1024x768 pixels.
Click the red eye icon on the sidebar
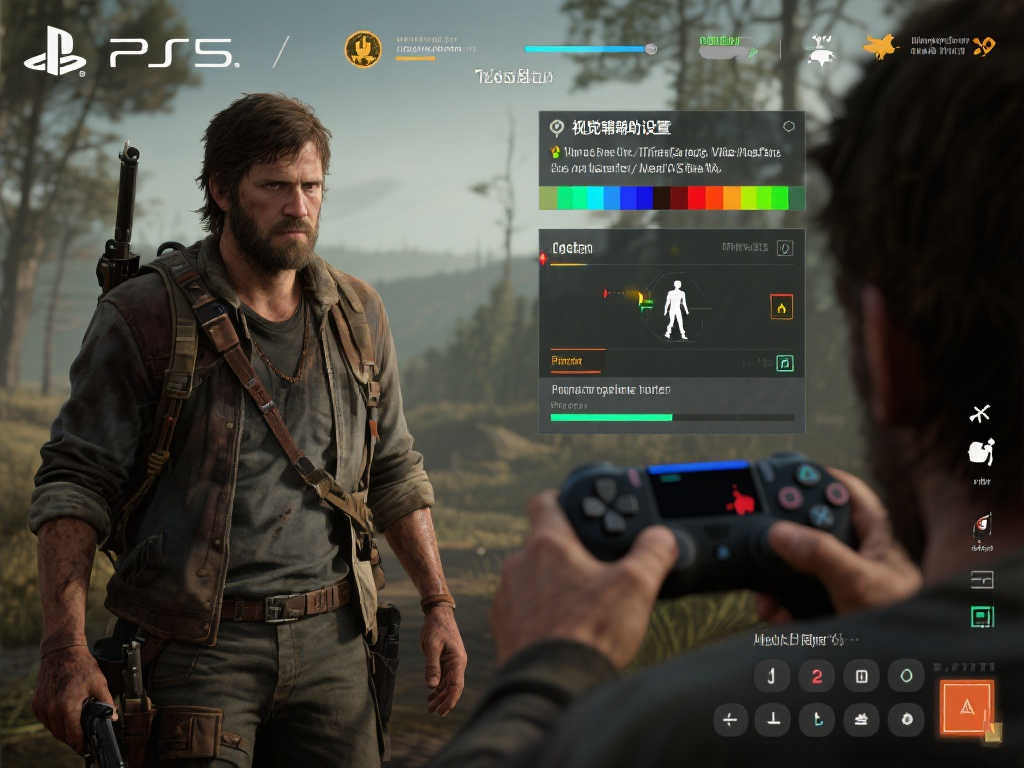click(981, 525)
